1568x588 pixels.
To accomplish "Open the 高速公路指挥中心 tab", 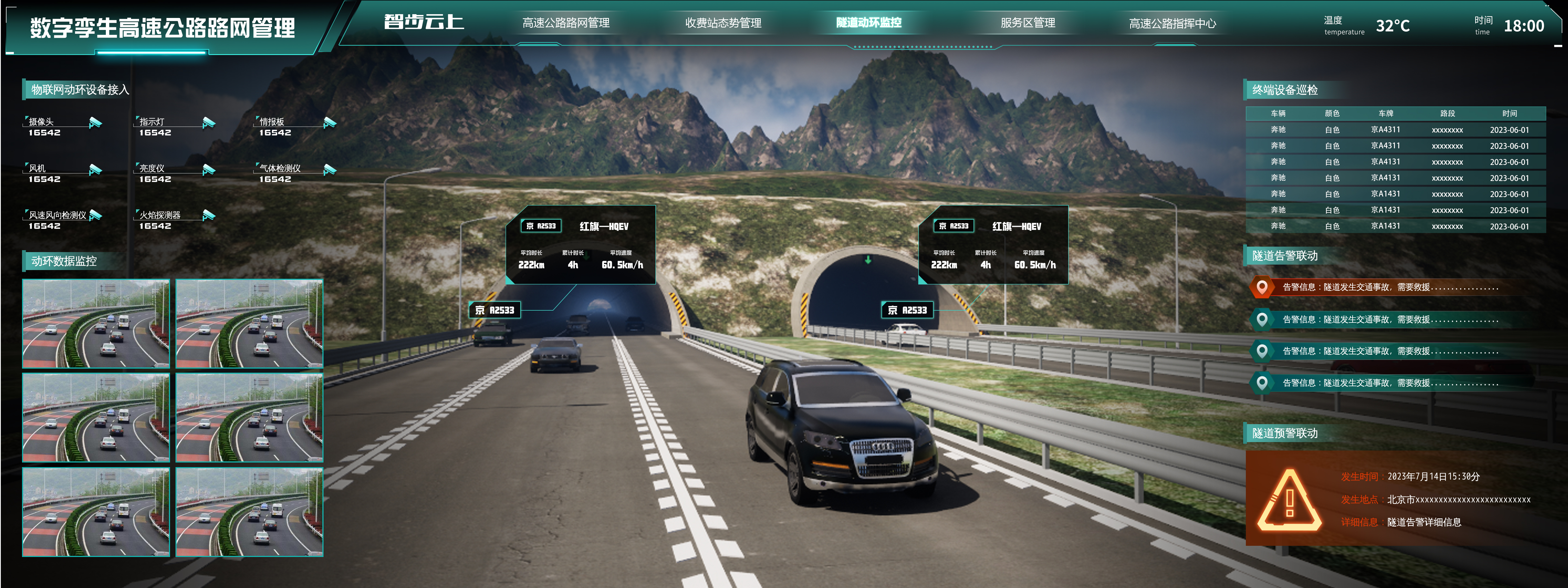I will [1172, 24].
